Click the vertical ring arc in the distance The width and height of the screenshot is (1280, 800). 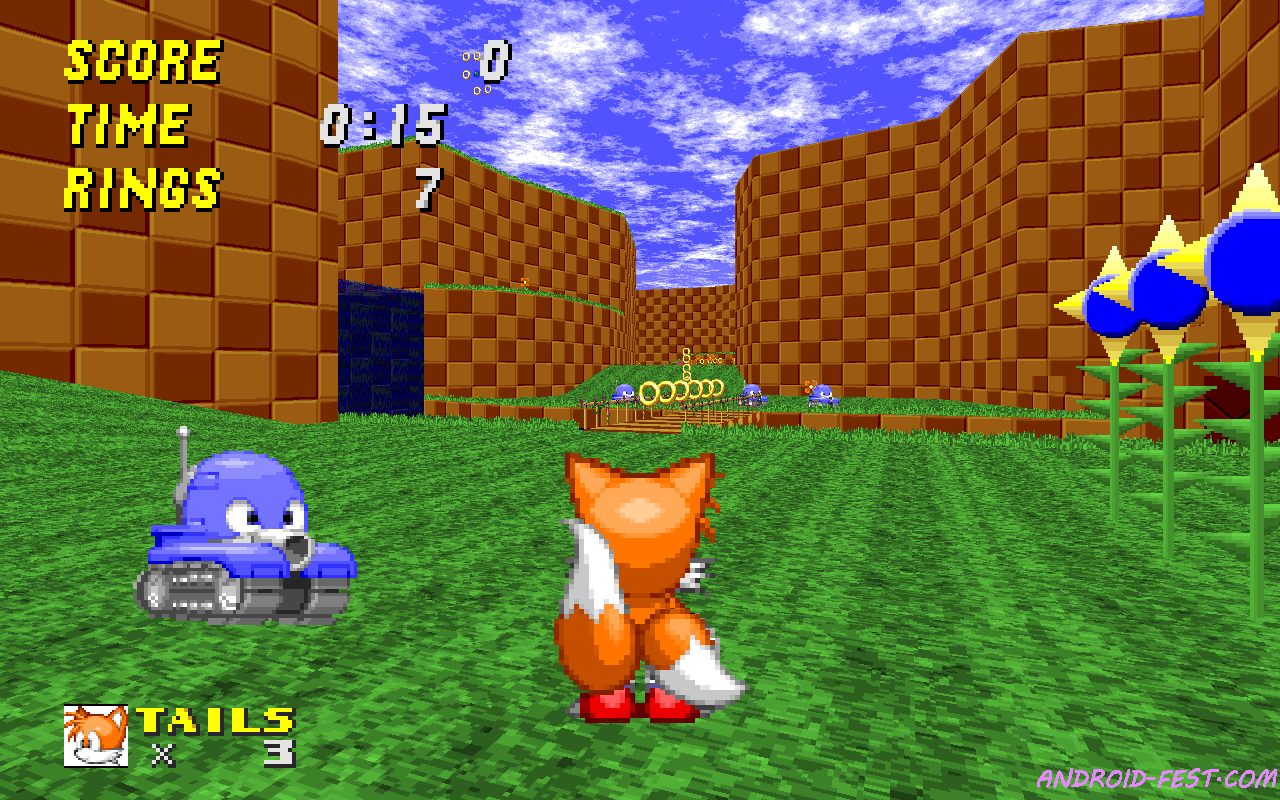[x=685, y=365]
